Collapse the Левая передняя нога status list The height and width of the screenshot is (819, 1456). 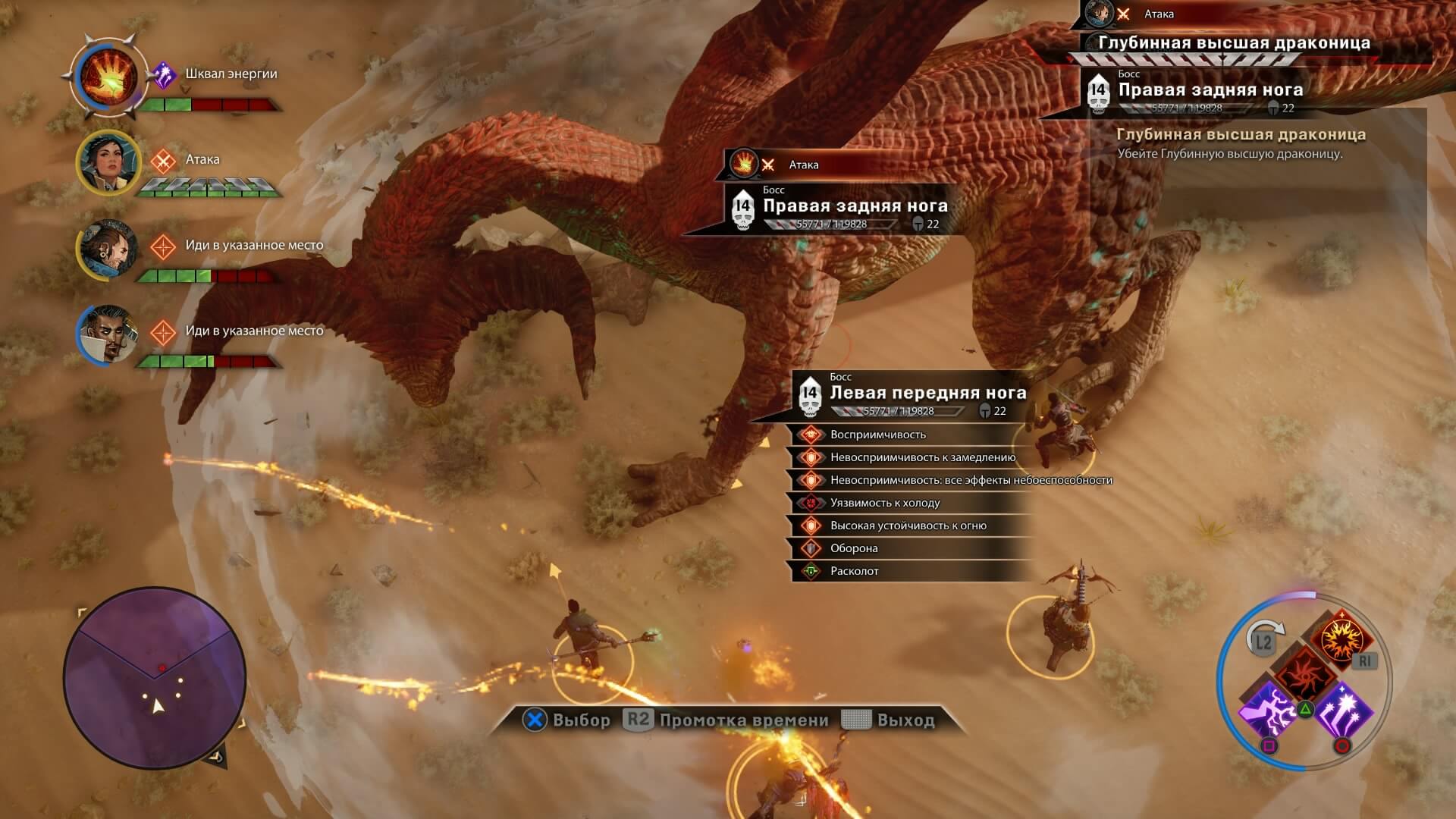(927, 393)
